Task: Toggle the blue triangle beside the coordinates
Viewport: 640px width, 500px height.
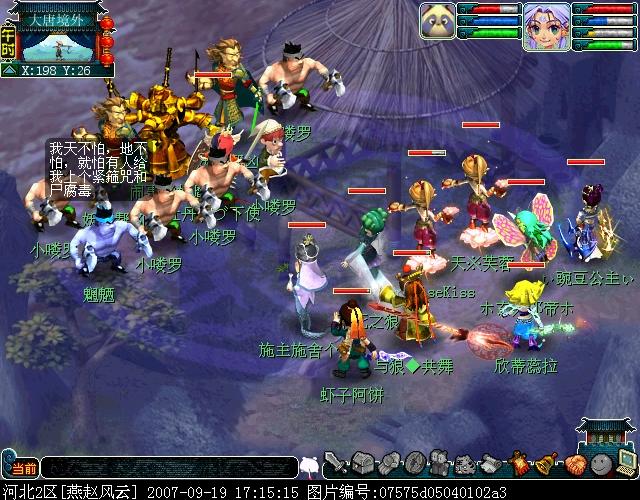Action: 9,71
